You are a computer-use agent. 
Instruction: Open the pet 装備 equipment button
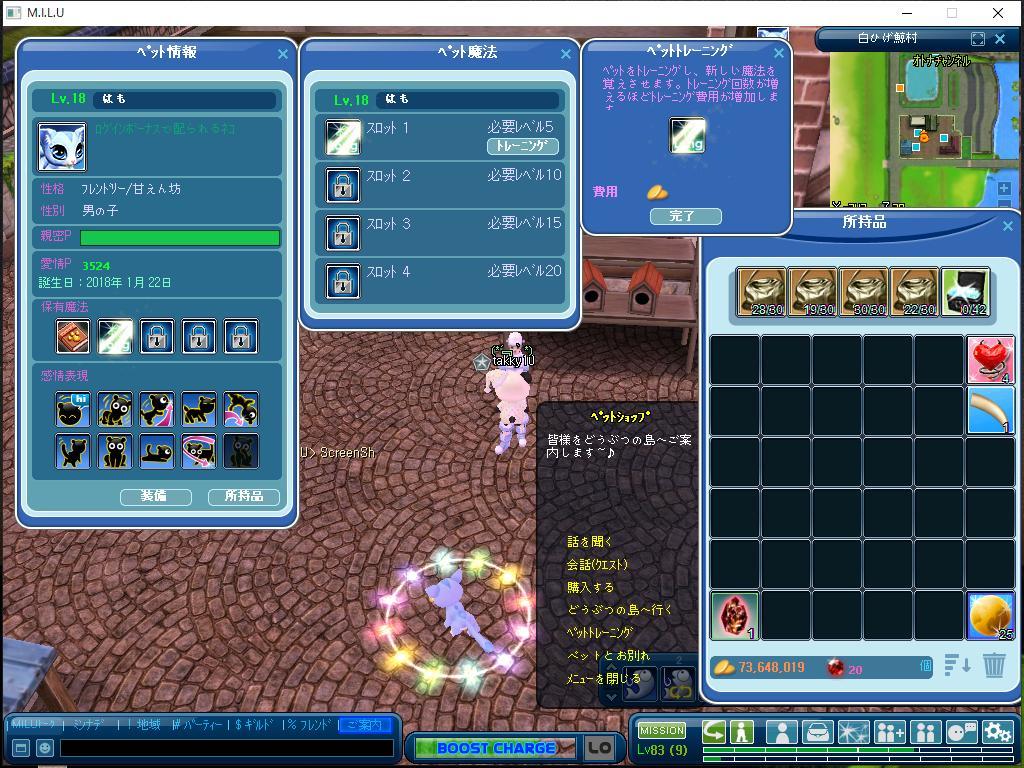pyautogui.click(x=155, y=496)
